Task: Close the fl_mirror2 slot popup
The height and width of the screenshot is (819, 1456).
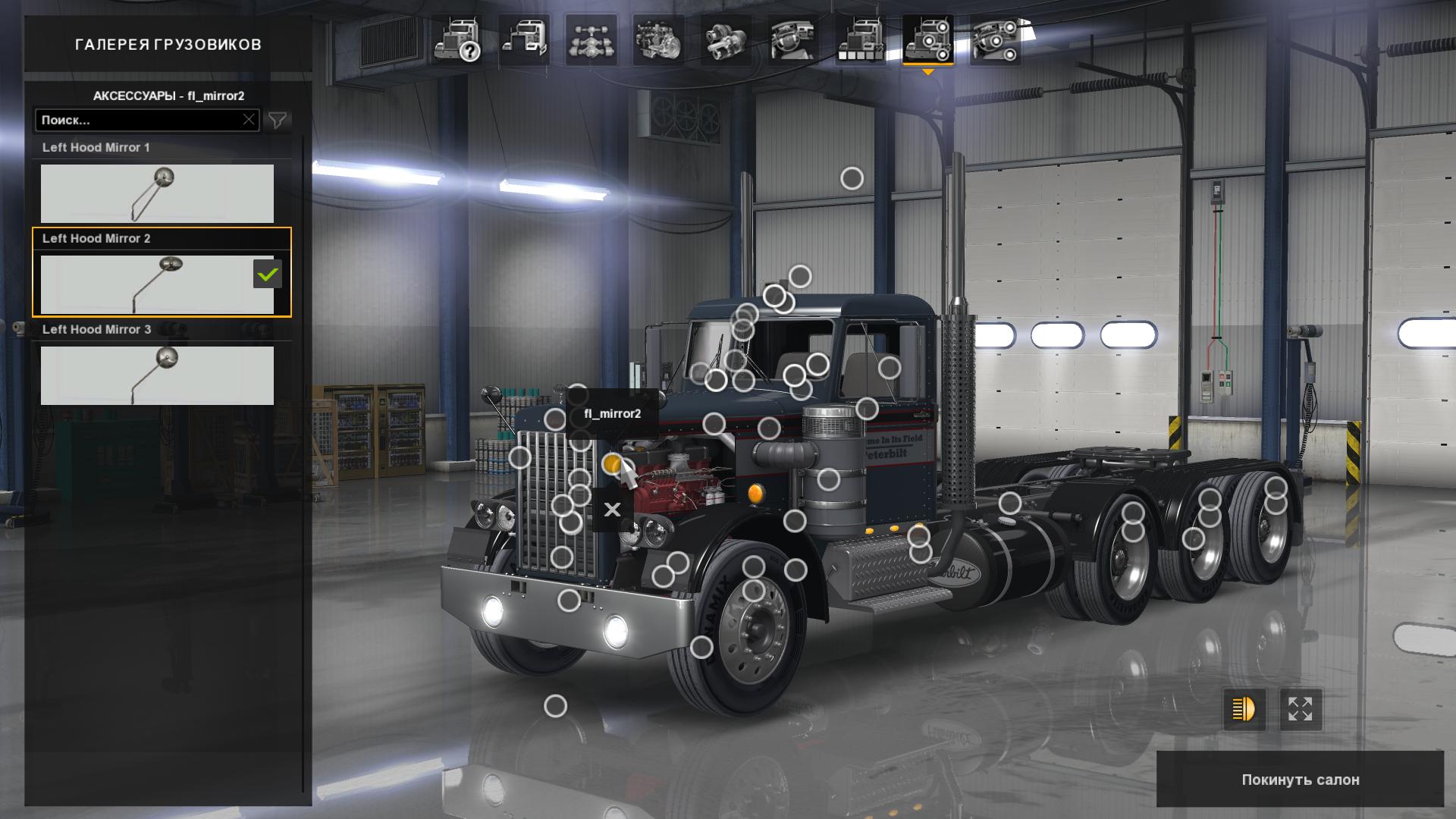Action: (612, 510)
